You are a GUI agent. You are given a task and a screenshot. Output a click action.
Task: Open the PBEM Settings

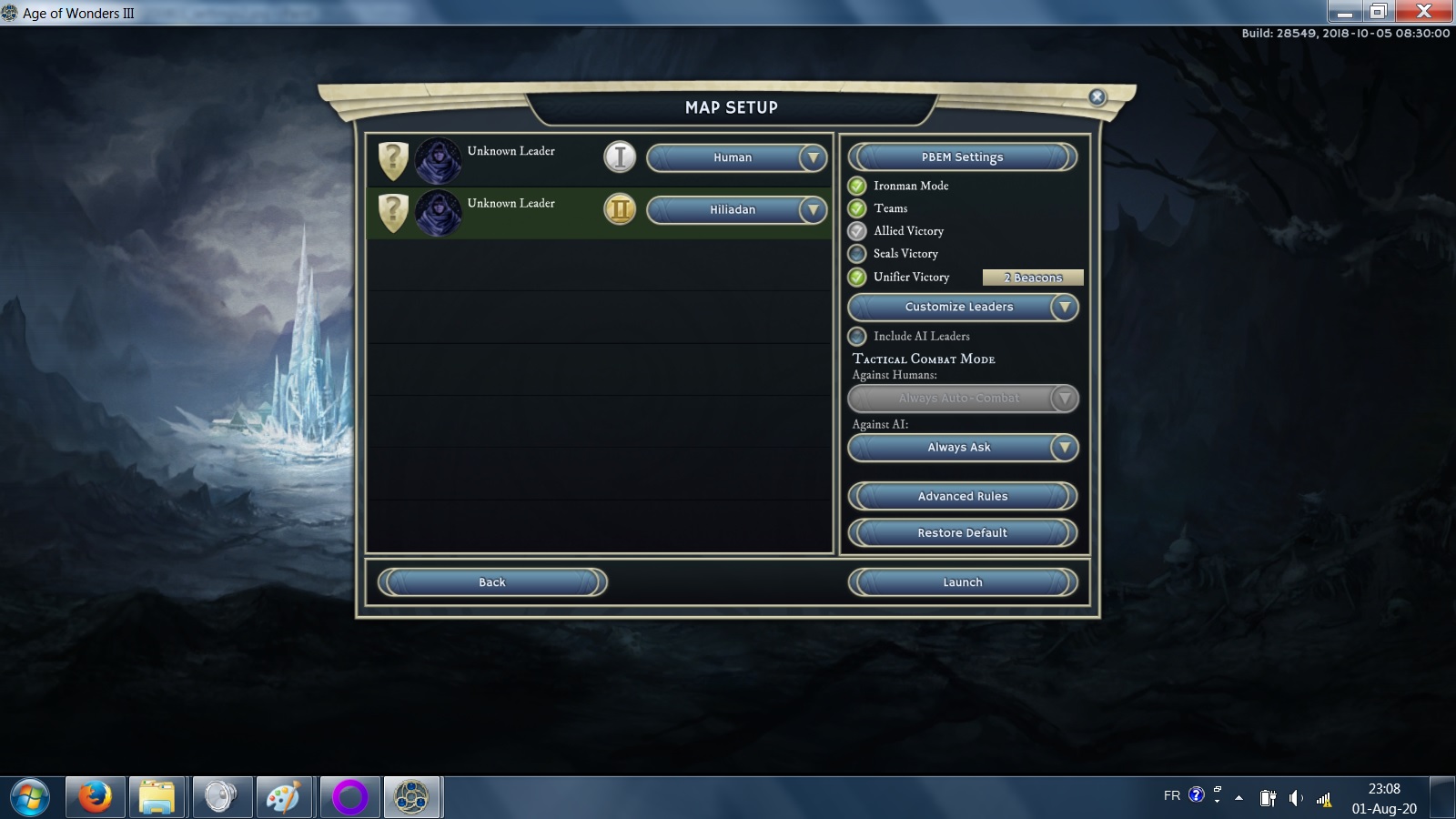(x=962, y=157)
